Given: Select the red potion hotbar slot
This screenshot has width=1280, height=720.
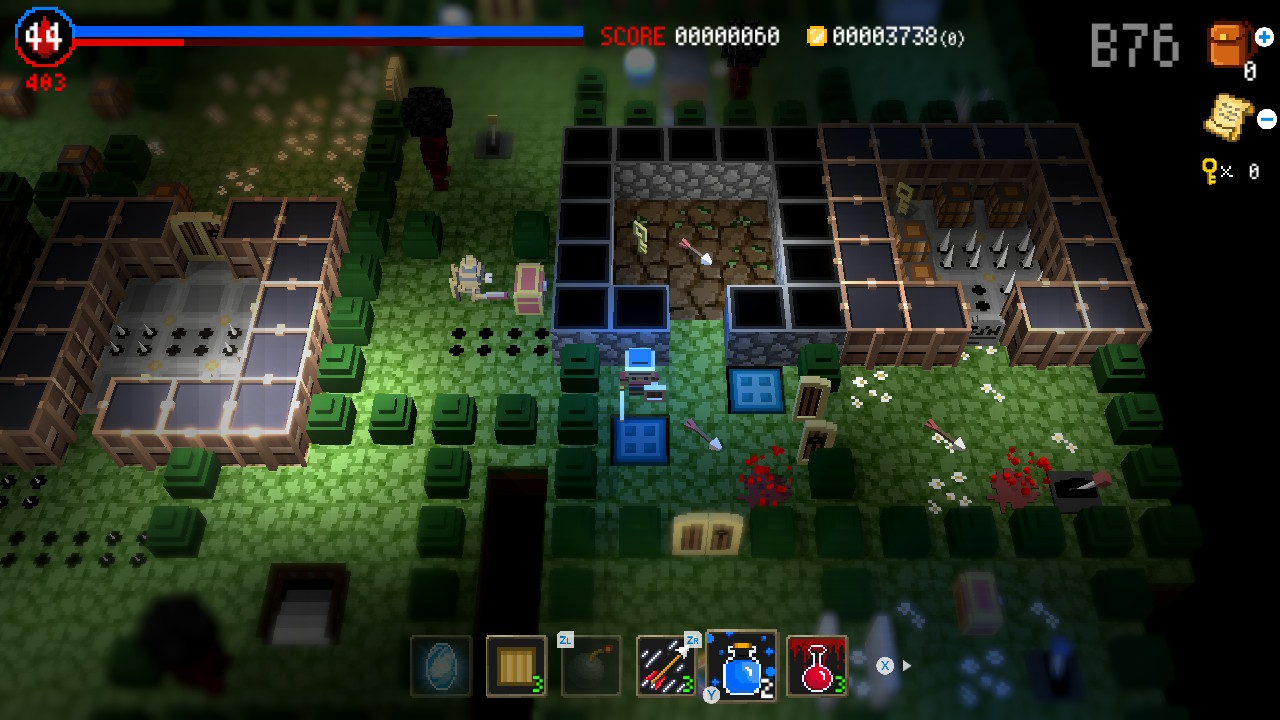Looking at the screenshot, I should click(817, 665).
